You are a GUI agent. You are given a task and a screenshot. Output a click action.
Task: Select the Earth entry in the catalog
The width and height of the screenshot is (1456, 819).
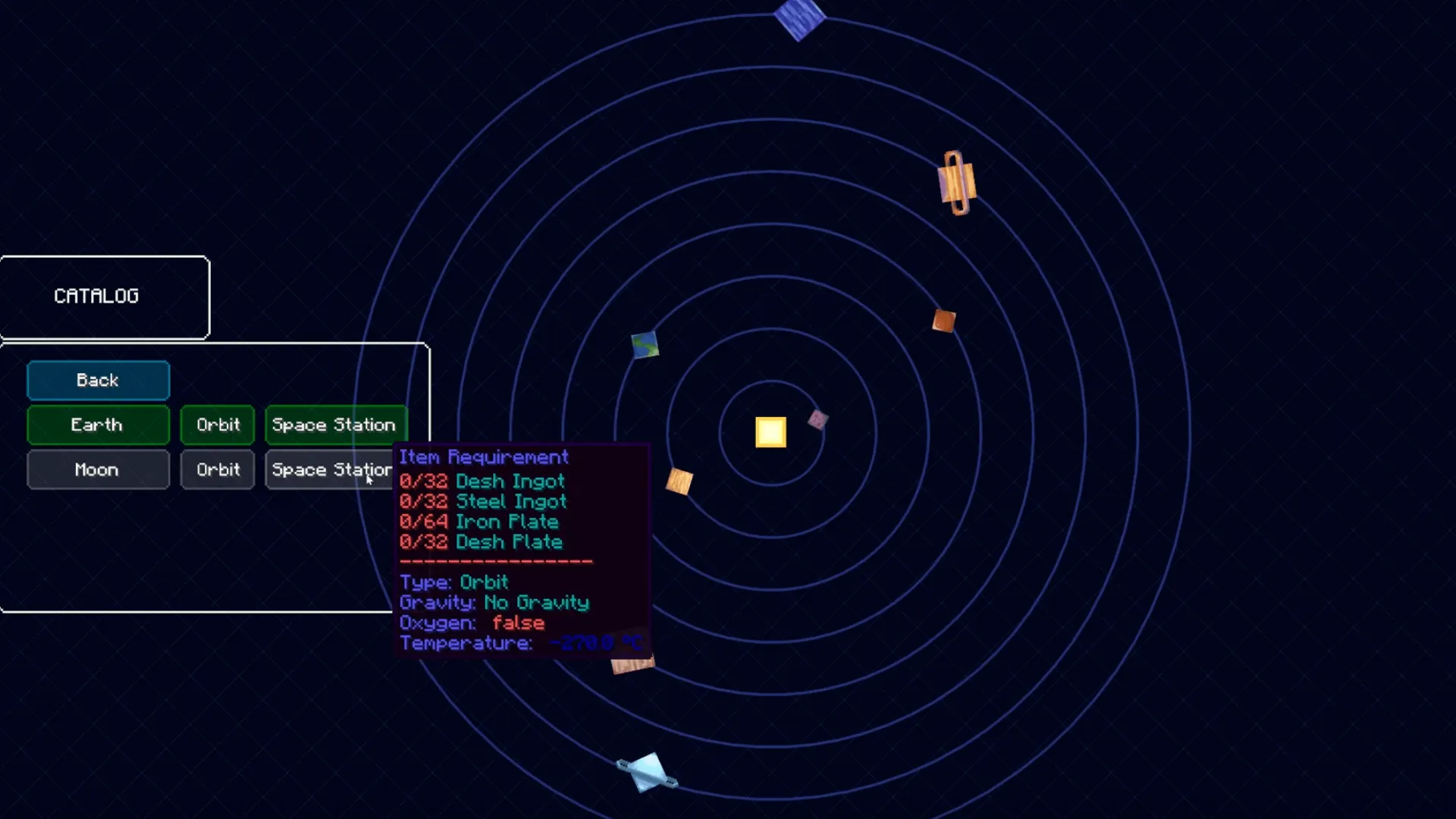point(97,425)
